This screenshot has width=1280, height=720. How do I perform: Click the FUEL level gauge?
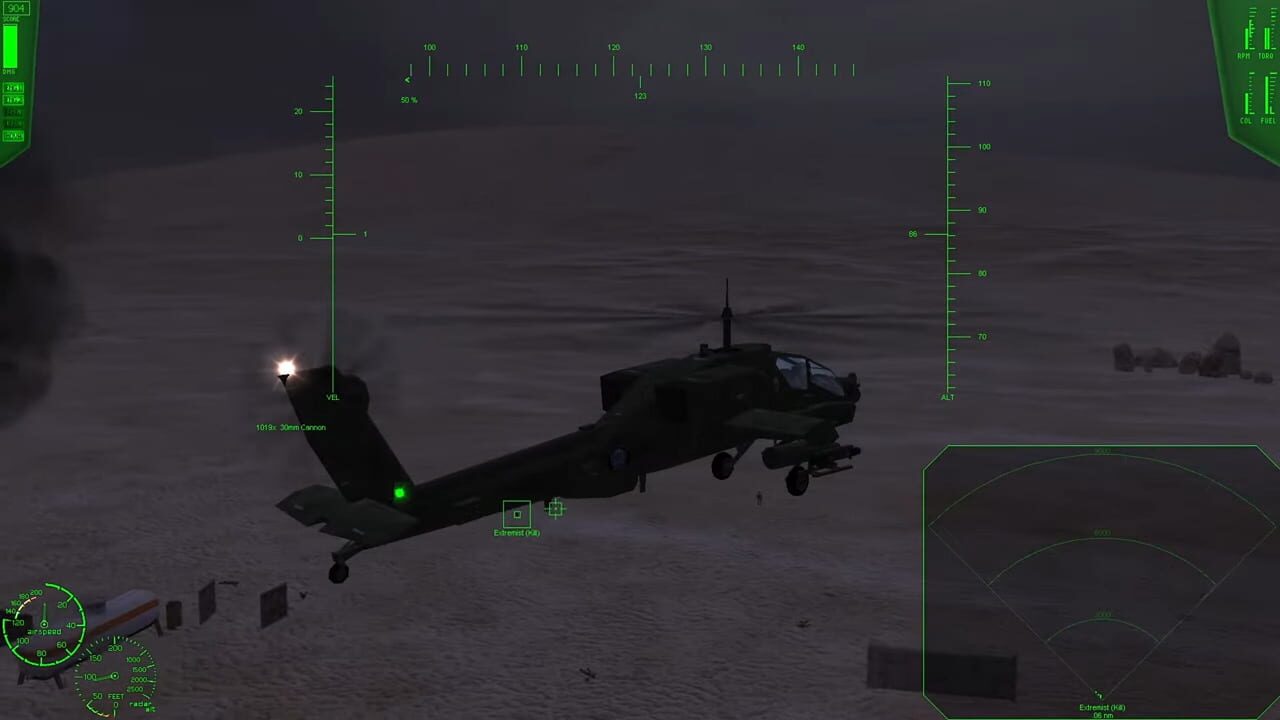[1267, 100]
